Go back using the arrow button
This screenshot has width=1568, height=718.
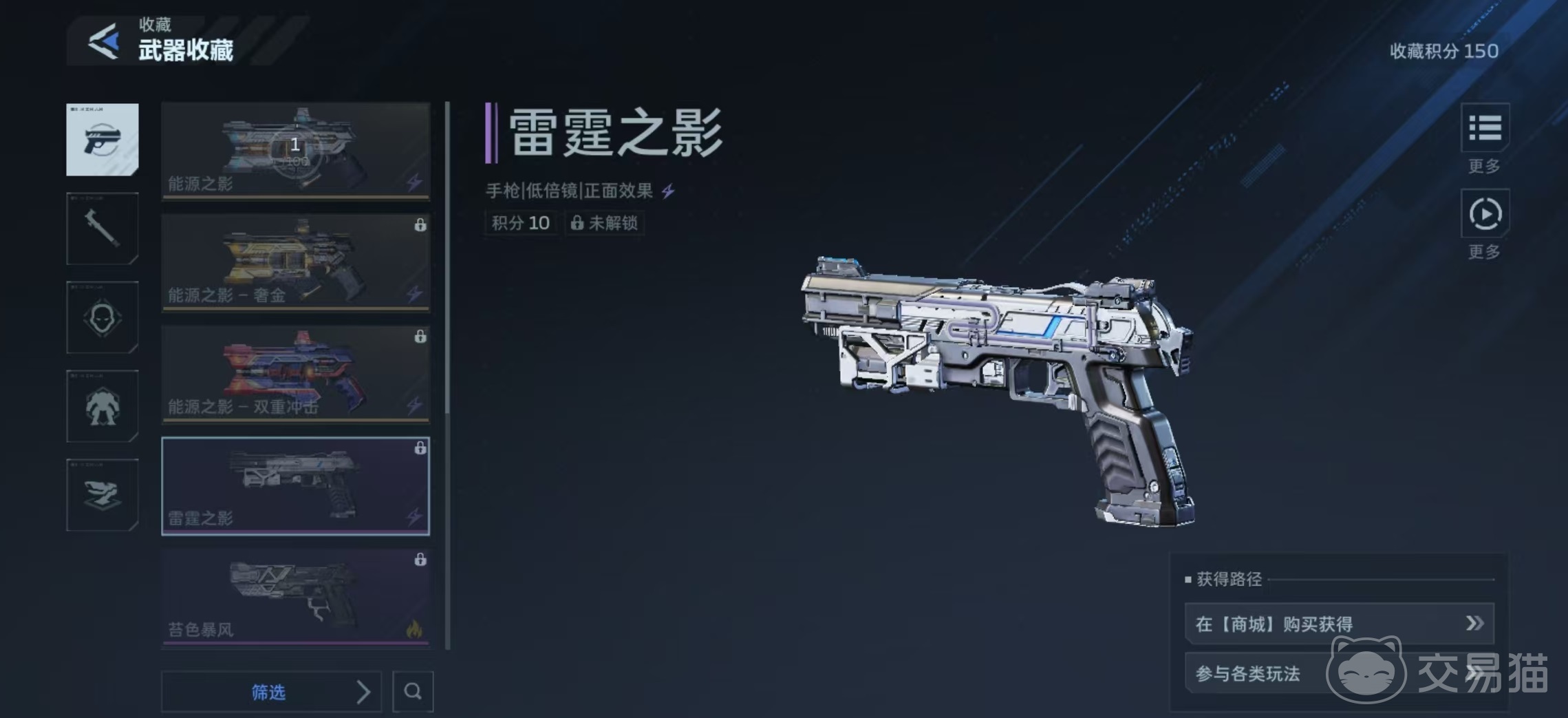coord(104,42)
